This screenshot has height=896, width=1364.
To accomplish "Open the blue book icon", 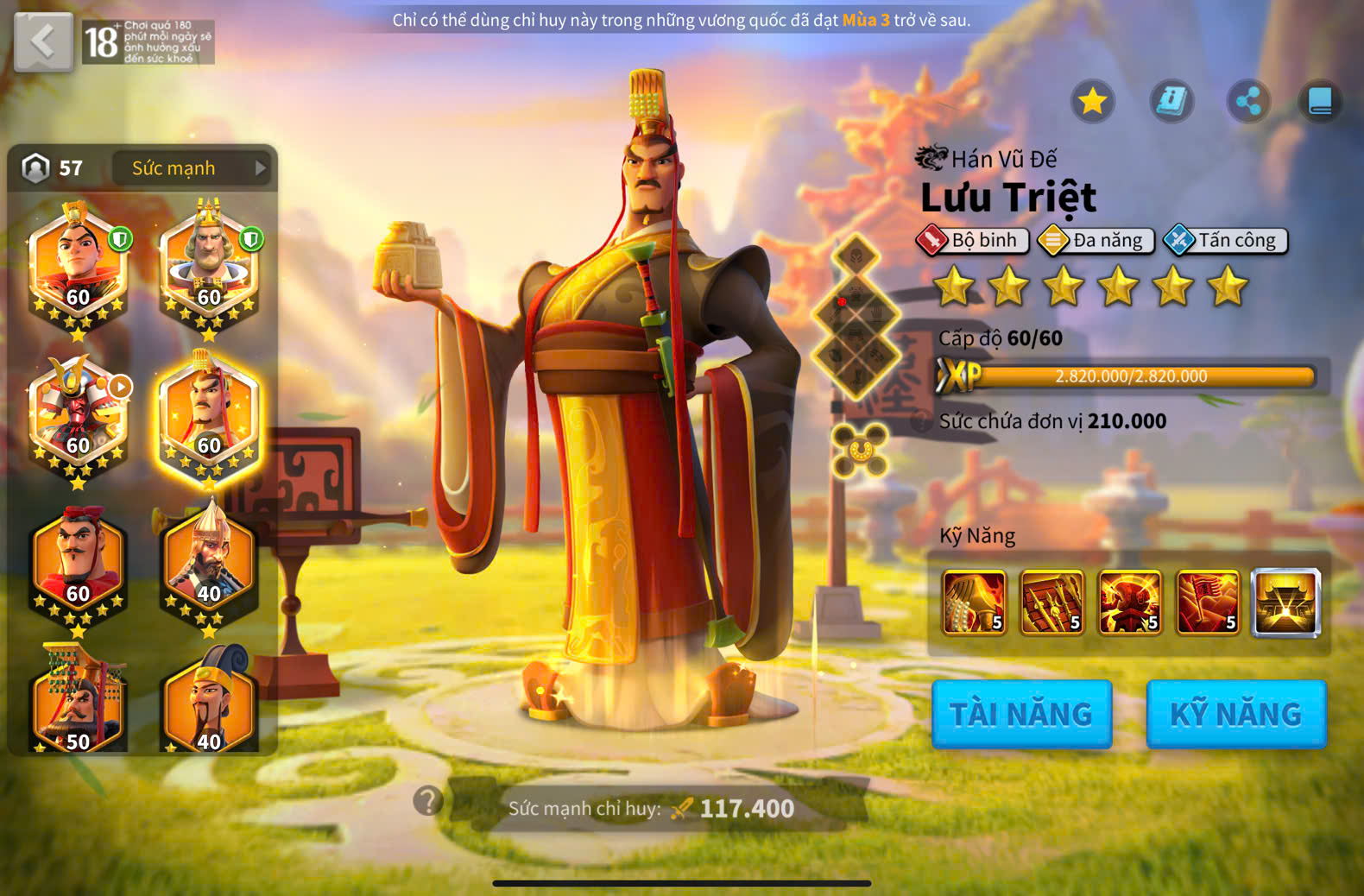I will [x=1320, y=102].
